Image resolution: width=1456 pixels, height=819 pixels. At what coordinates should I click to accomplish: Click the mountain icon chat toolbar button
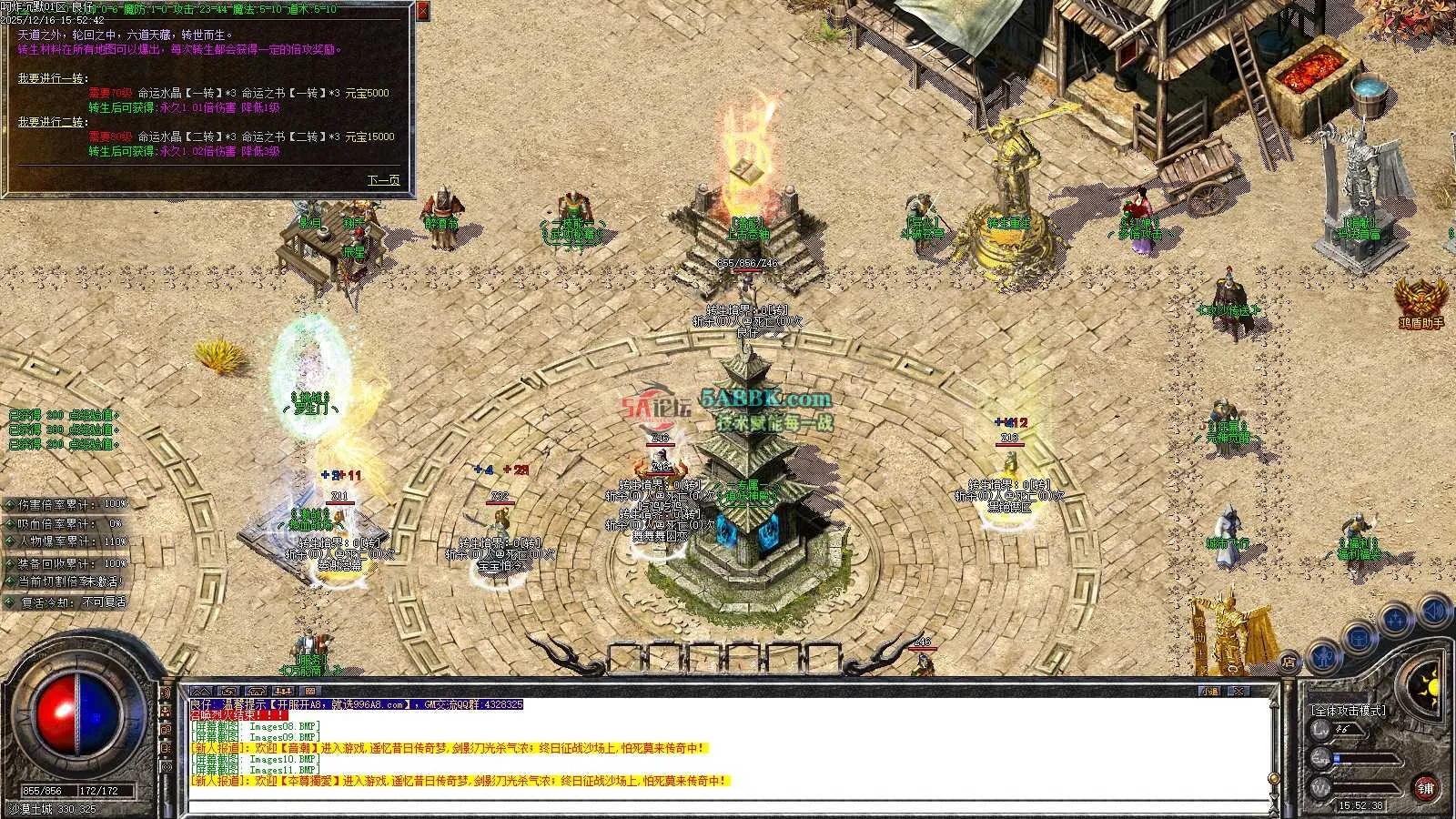click(x=201, y=692)
